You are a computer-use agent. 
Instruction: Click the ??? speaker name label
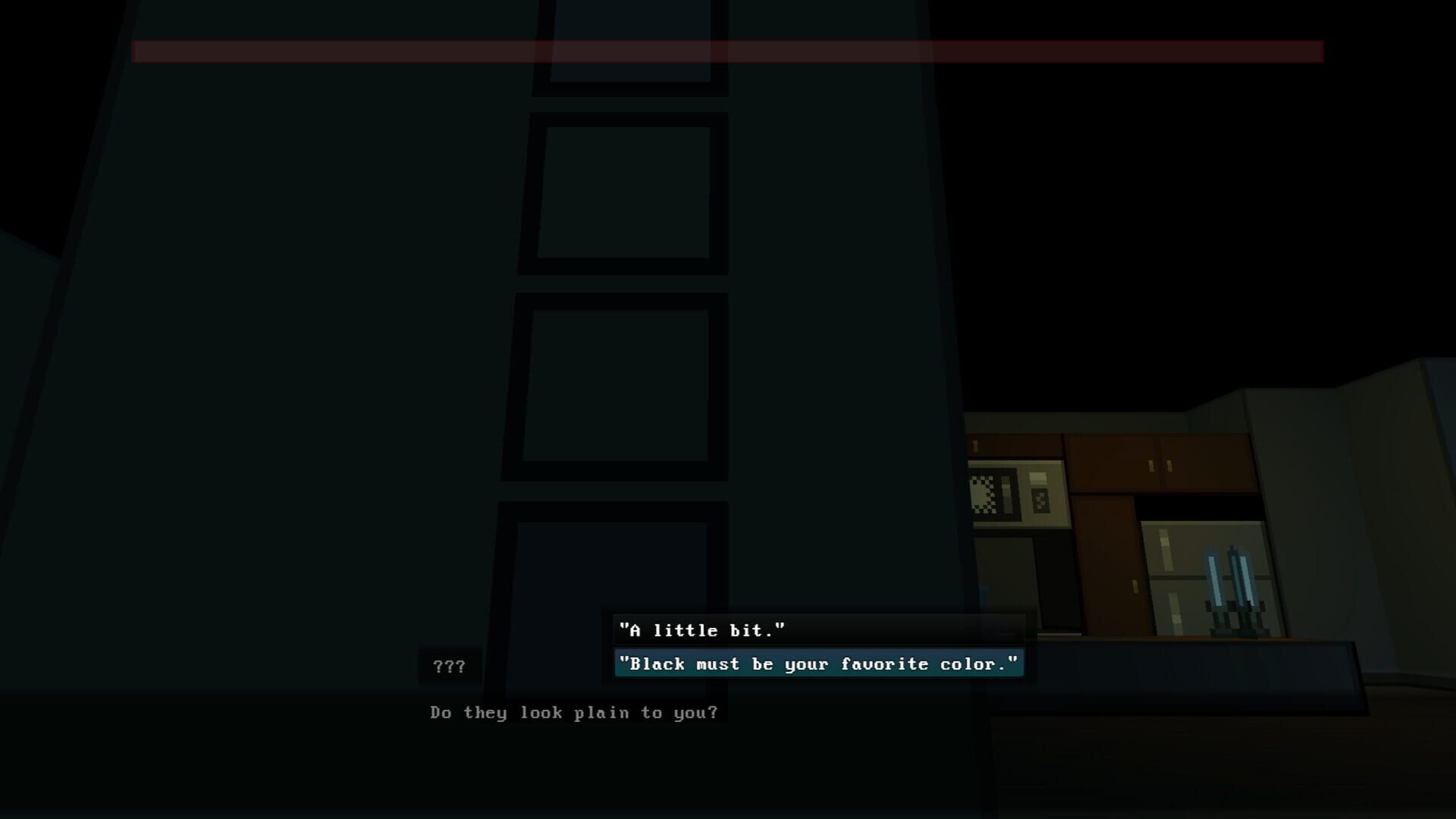[x=449, y=666]
